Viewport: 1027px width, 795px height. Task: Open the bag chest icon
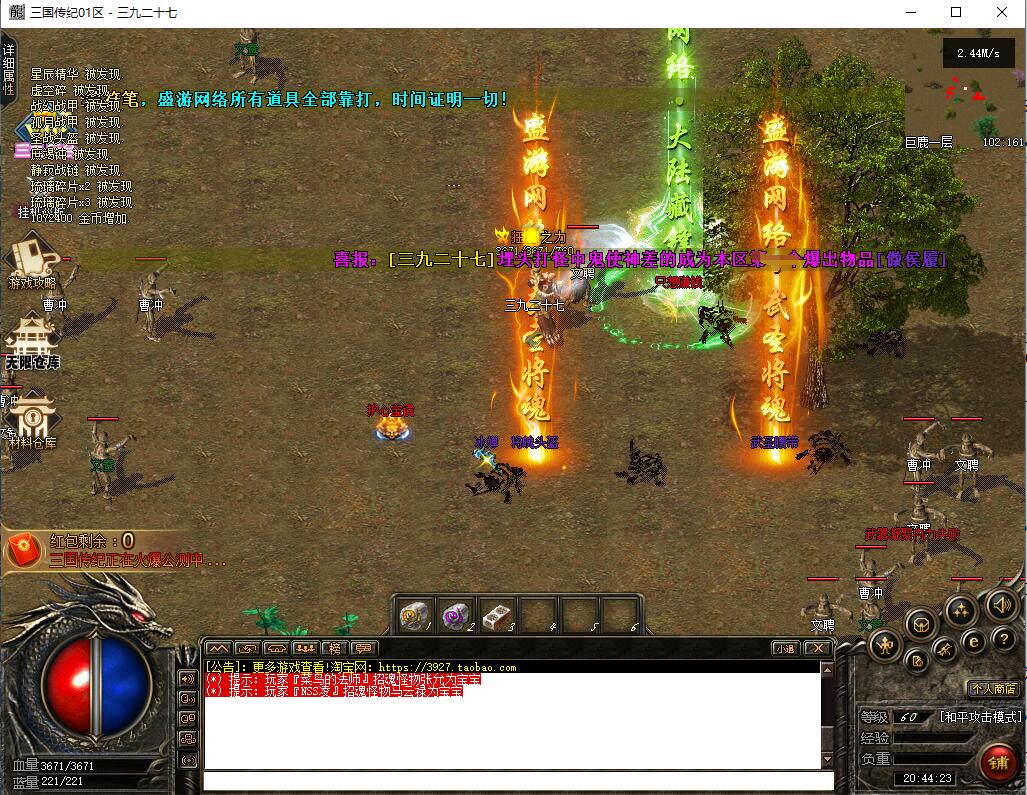921,625
